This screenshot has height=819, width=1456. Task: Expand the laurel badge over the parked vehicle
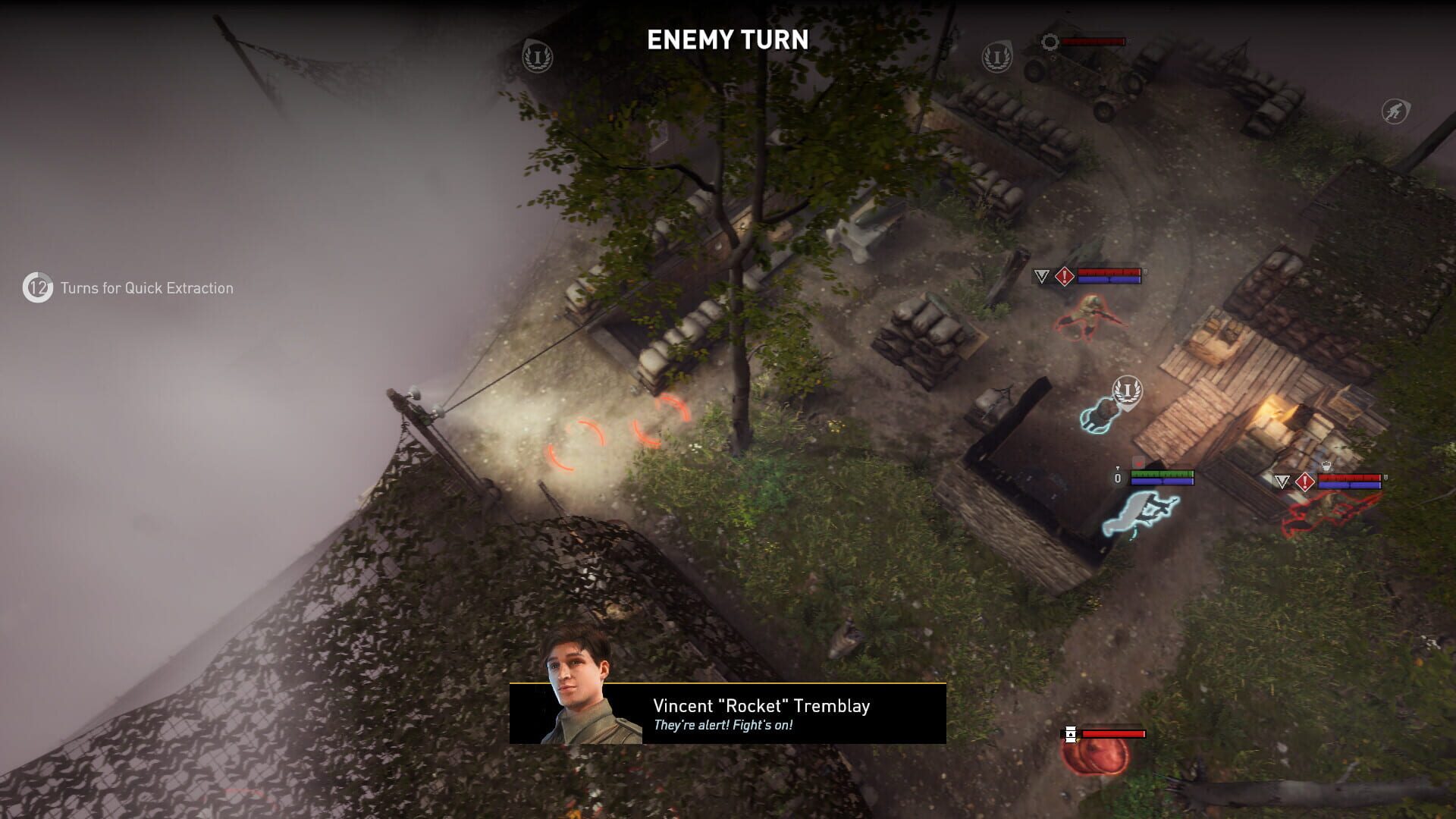tap(997, 58)
